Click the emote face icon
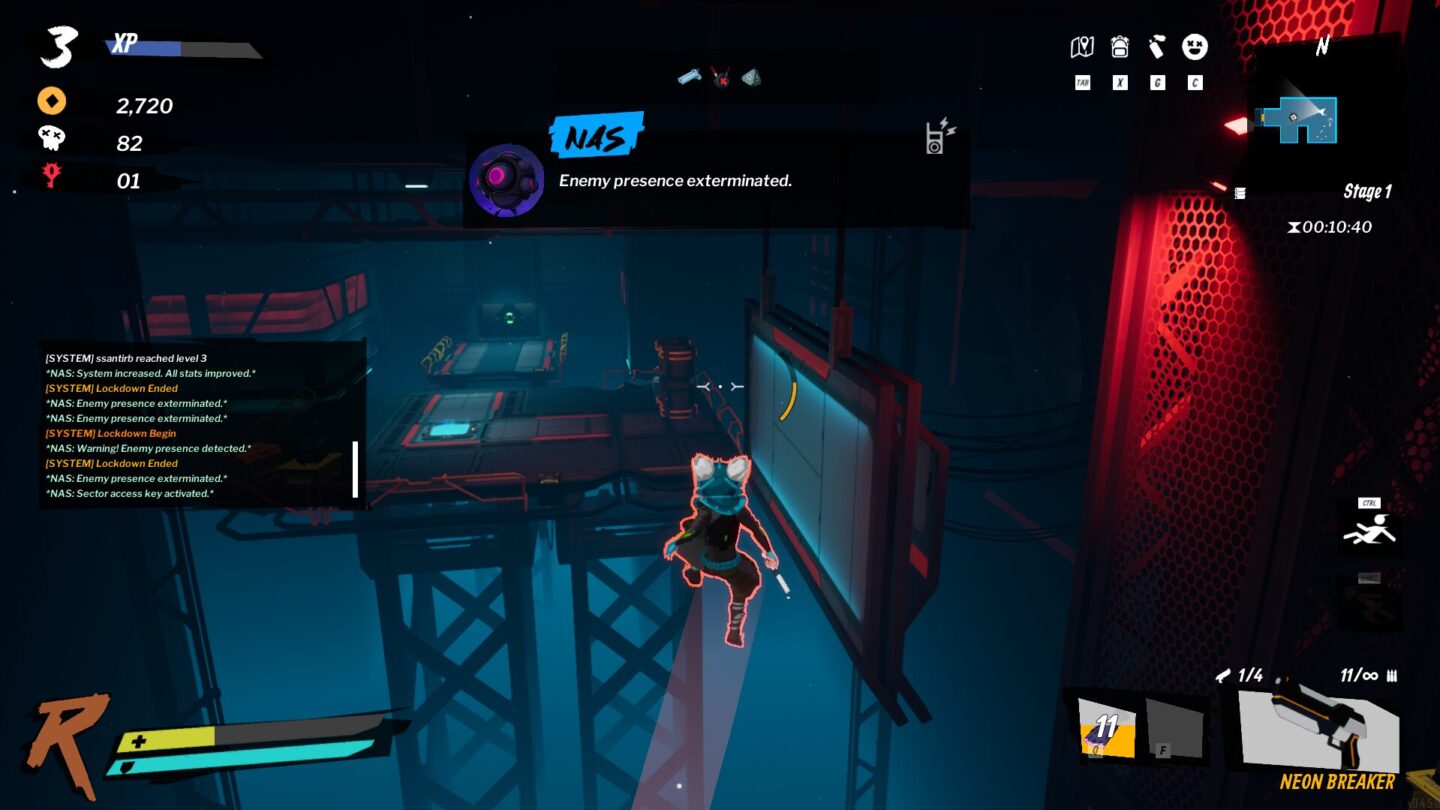The width and height of the screenshot is (1440, 810). 1194,47
